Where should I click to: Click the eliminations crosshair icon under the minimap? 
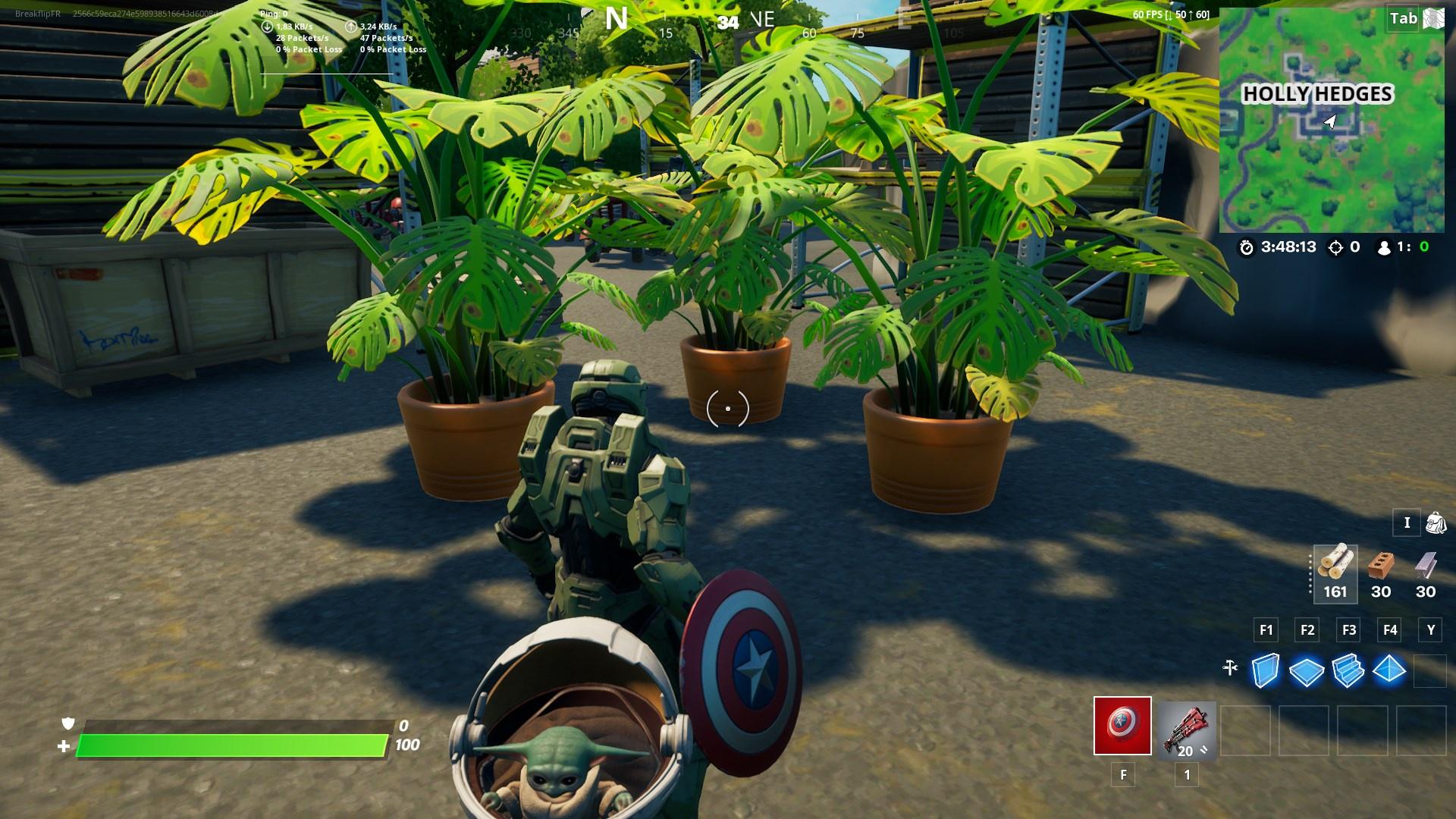[x=1335, y=246]
